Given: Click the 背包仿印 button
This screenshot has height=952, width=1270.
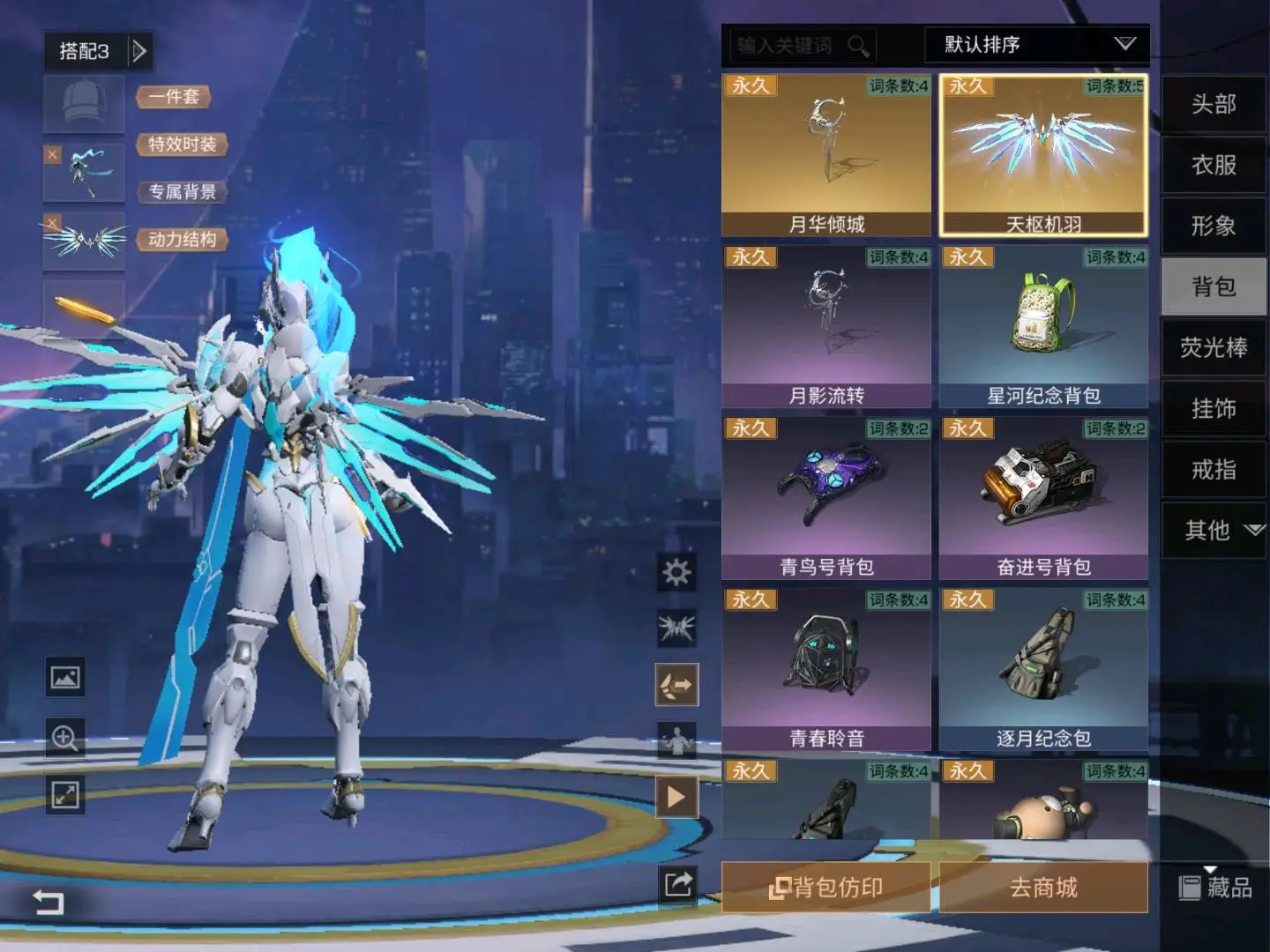Looking at the screenshot, I should coord(826,888).
